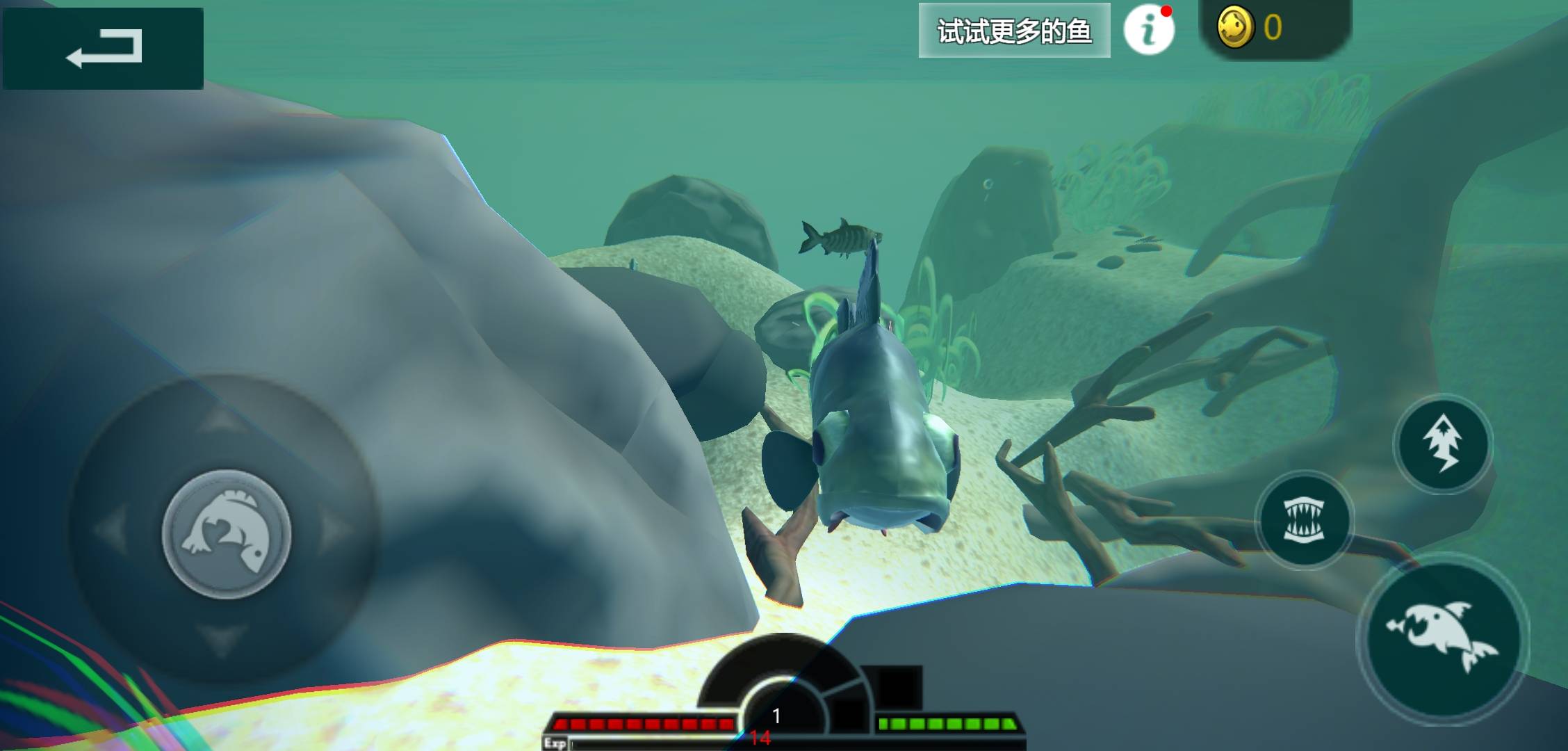Use the toothy jaws bite button

point(1304,520)
